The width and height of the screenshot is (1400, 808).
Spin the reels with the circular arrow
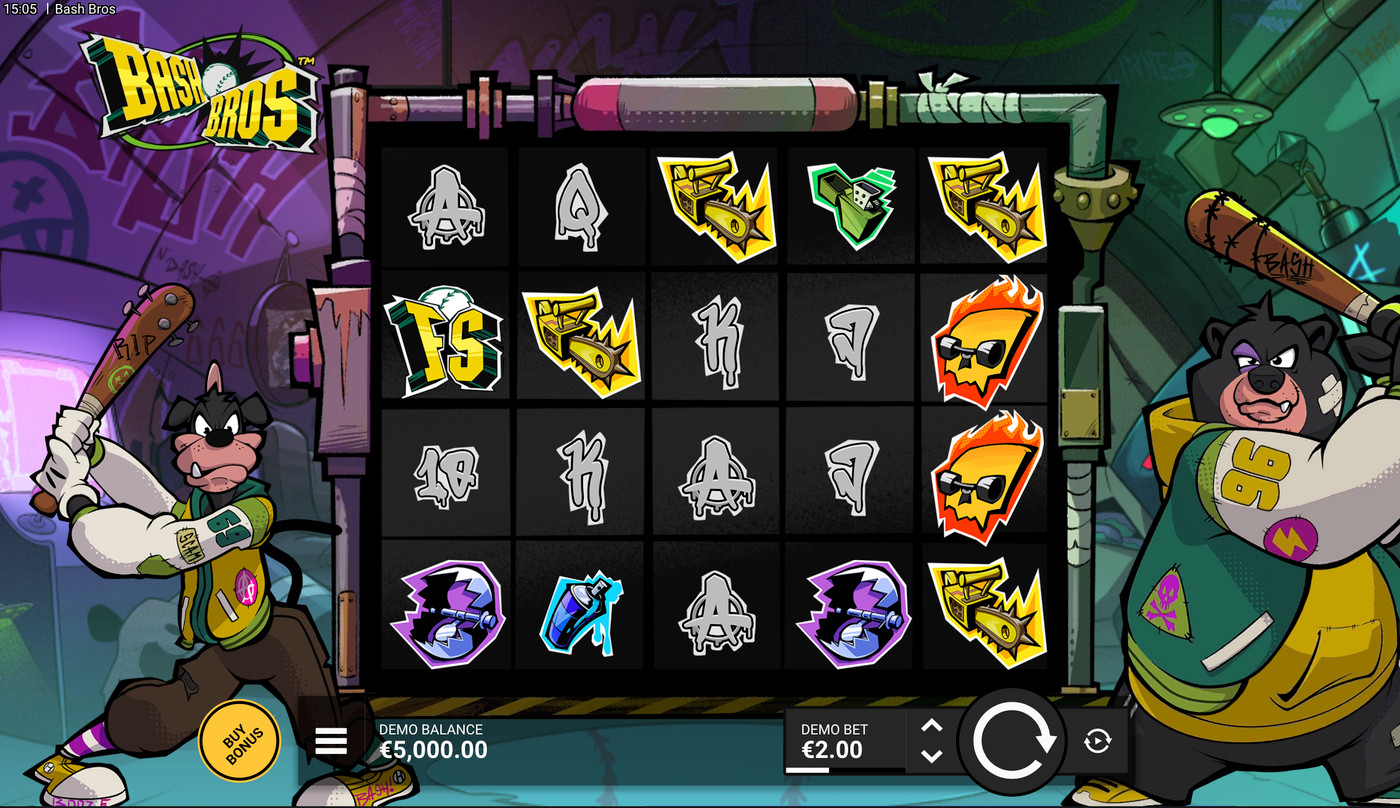[x=1014, y=741]
